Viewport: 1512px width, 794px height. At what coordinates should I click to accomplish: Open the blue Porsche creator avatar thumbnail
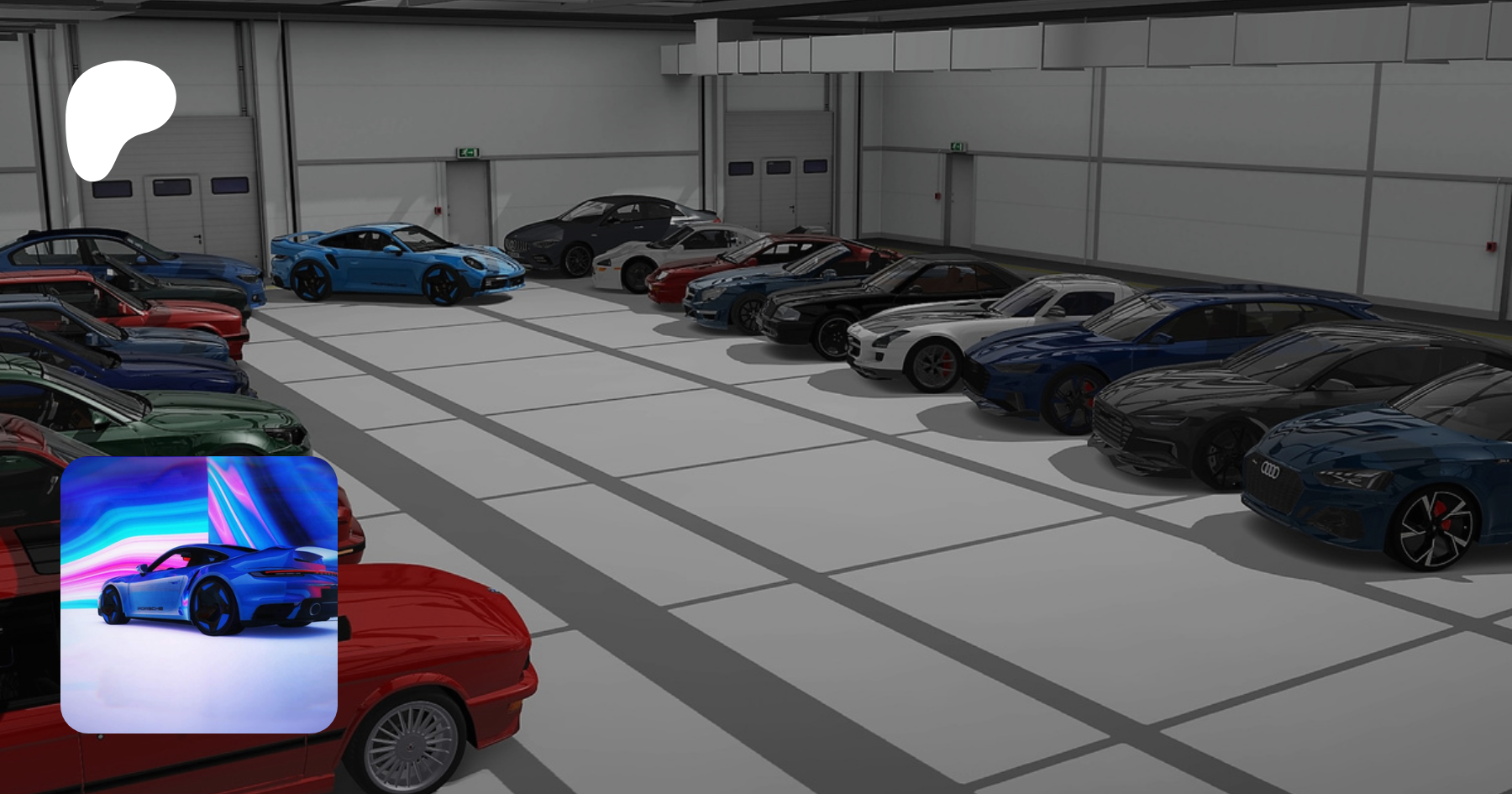click(x=199, y=595)
